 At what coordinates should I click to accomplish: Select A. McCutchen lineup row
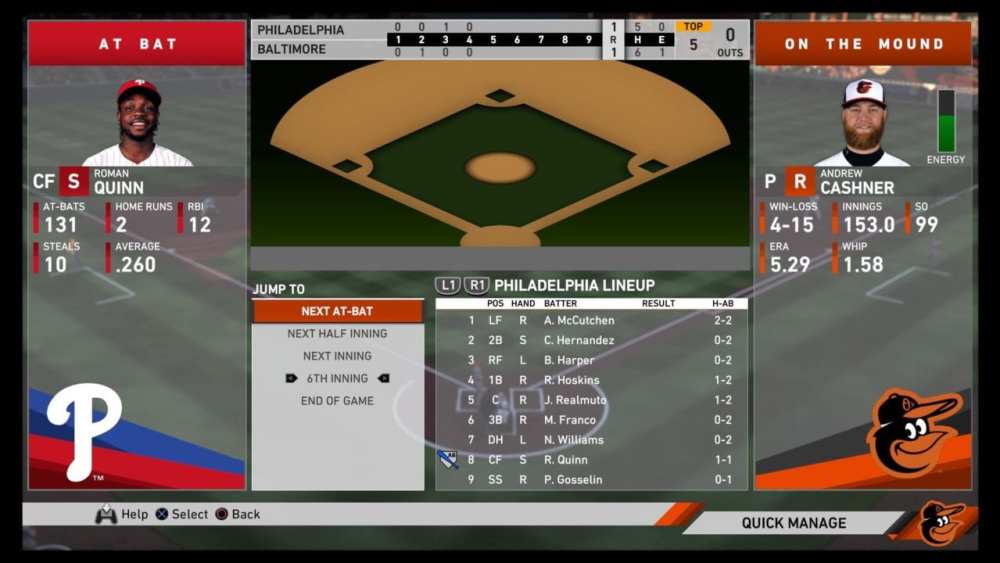click(x=591, y=320)
